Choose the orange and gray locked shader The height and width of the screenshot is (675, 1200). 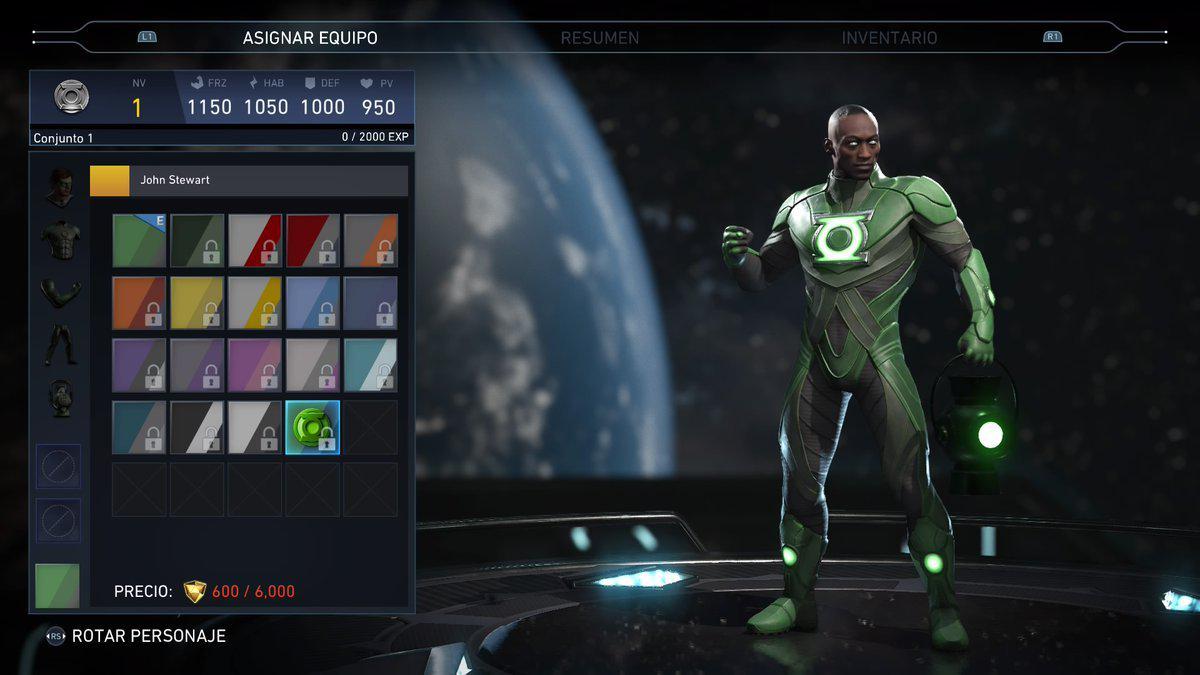139,303
